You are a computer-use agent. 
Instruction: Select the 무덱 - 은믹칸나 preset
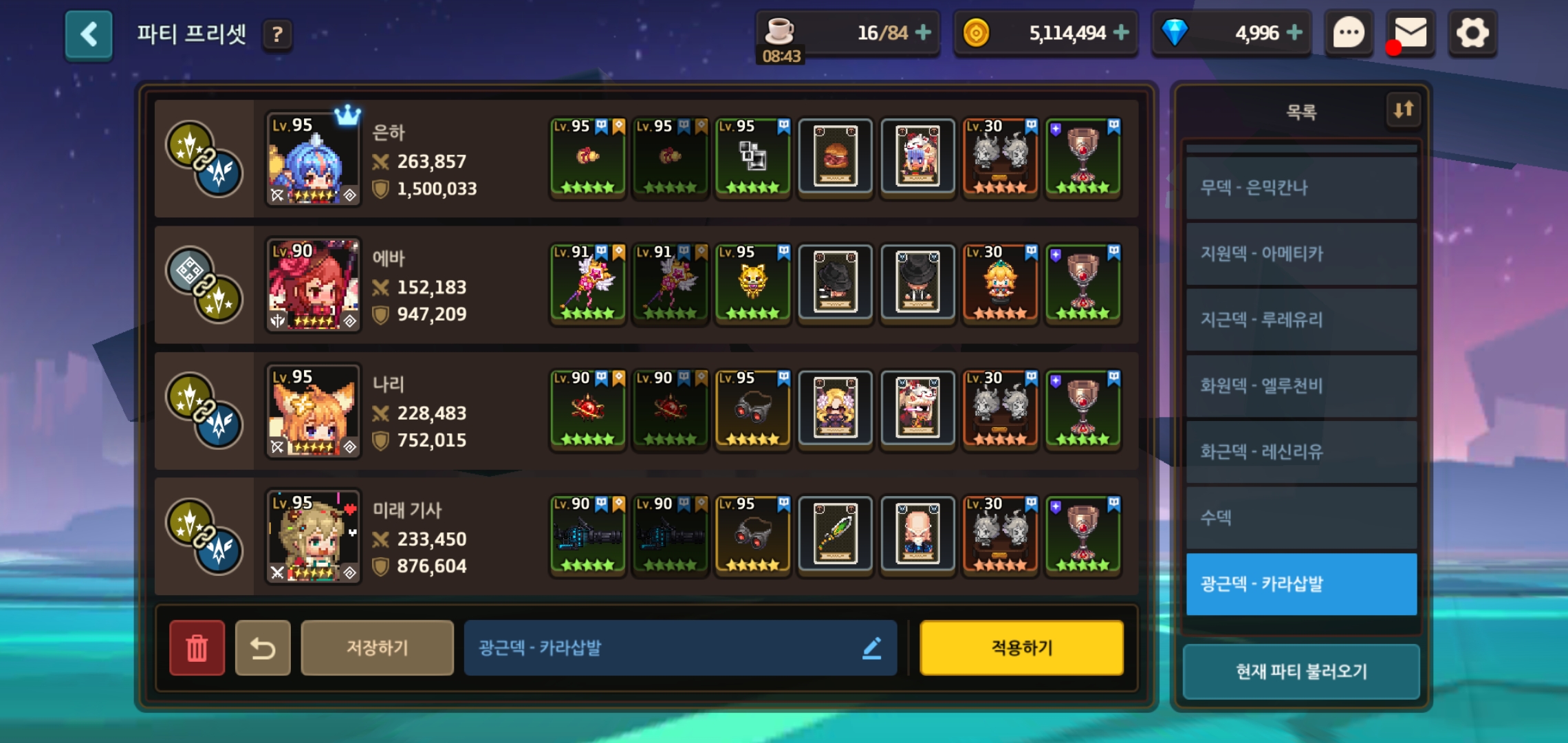coord(1301,188)
